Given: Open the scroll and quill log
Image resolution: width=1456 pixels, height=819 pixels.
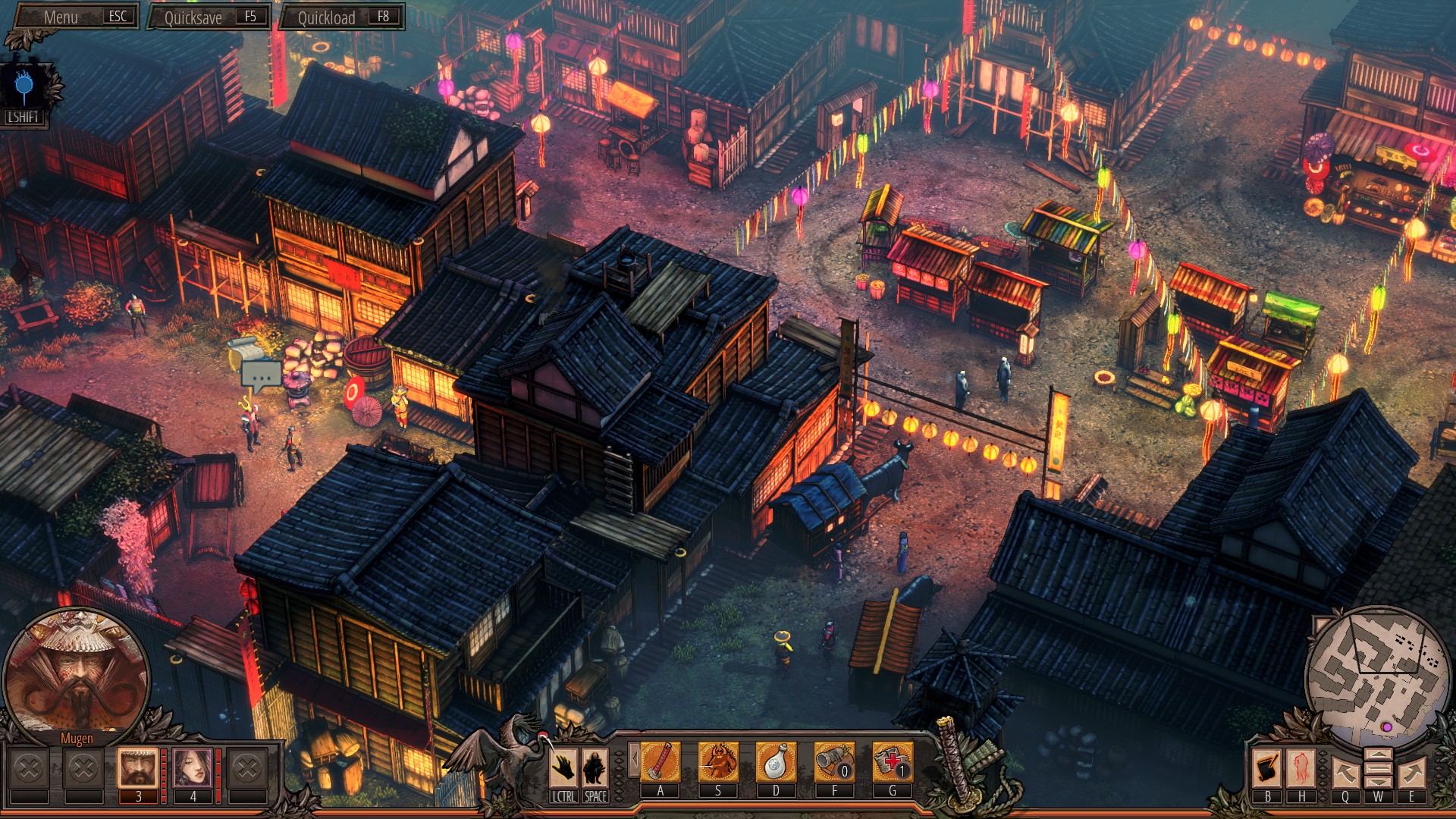Looking at the screenshot, I should [x=1267, y=767].
